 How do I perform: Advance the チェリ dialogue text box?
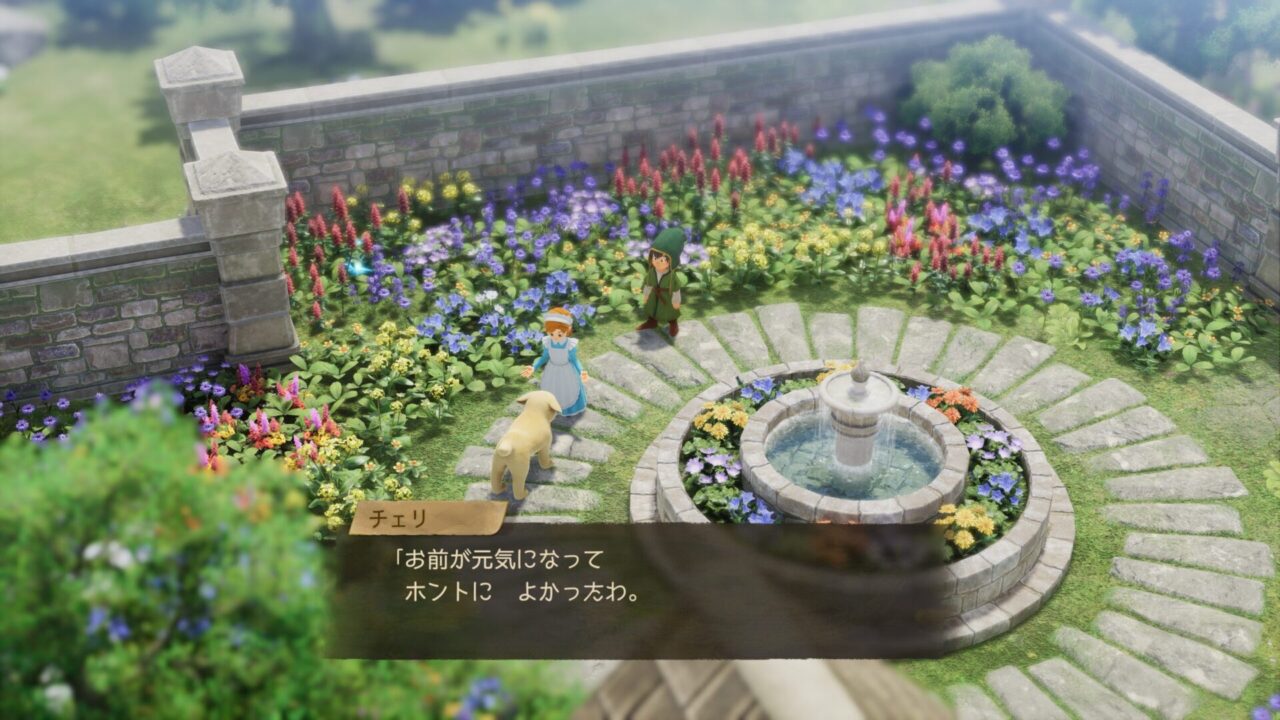pos(640,590)
